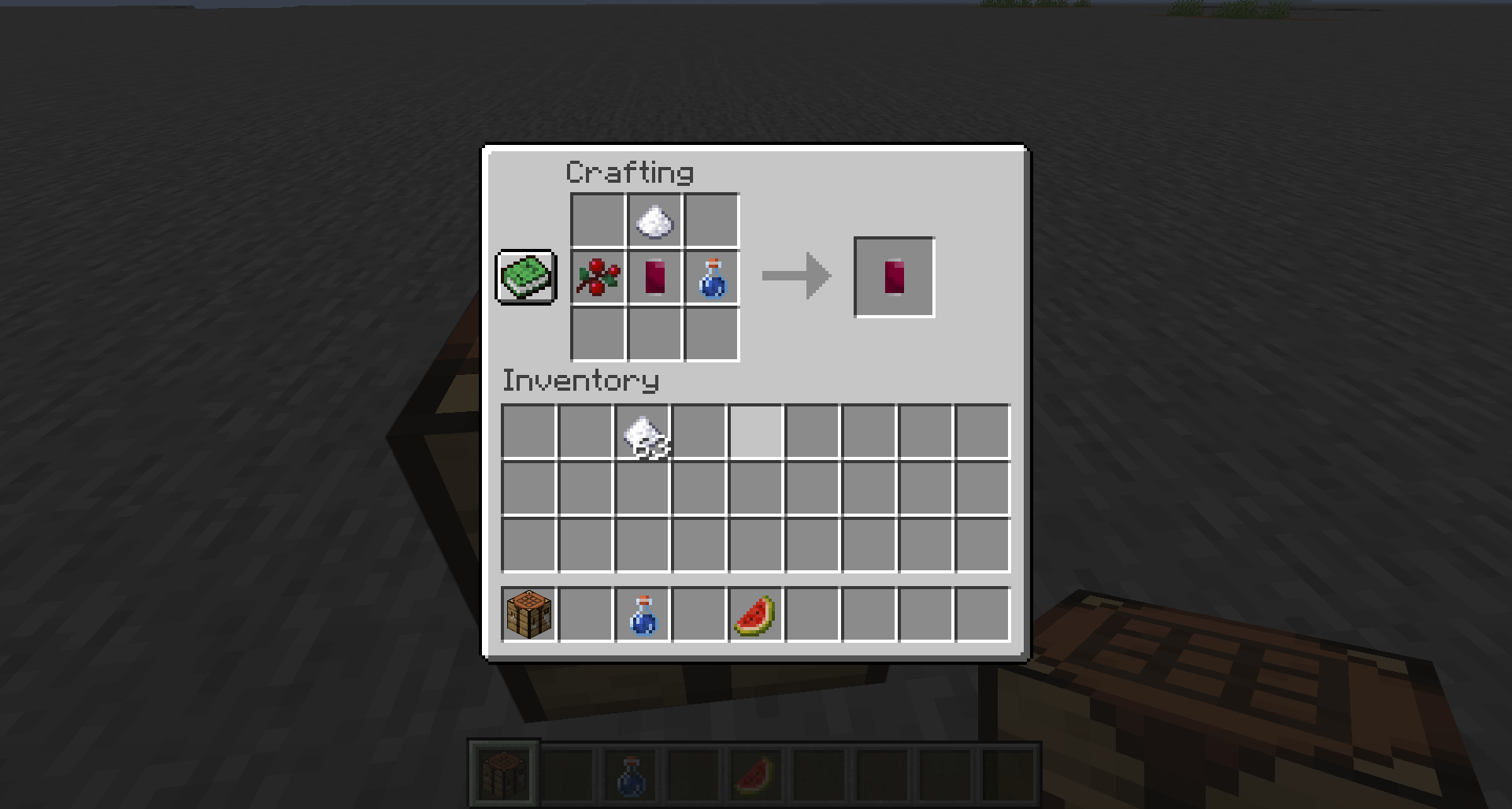The image size is (1512, 809).
Task: Grab the water bottle from the crafting grid
Action: coord(710,277)
